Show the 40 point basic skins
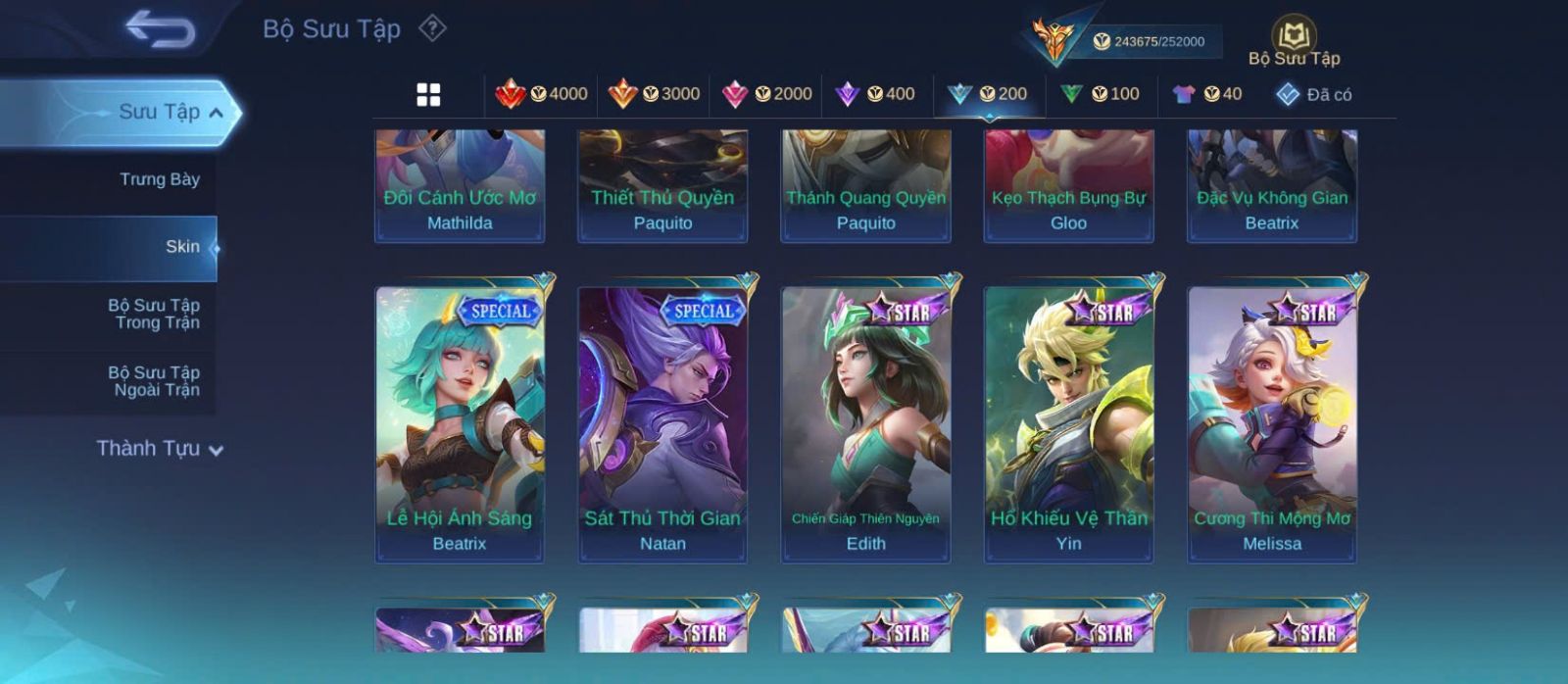Image resolution: width=1568 pixels, height=684 pixels. tap(1207, 94)
